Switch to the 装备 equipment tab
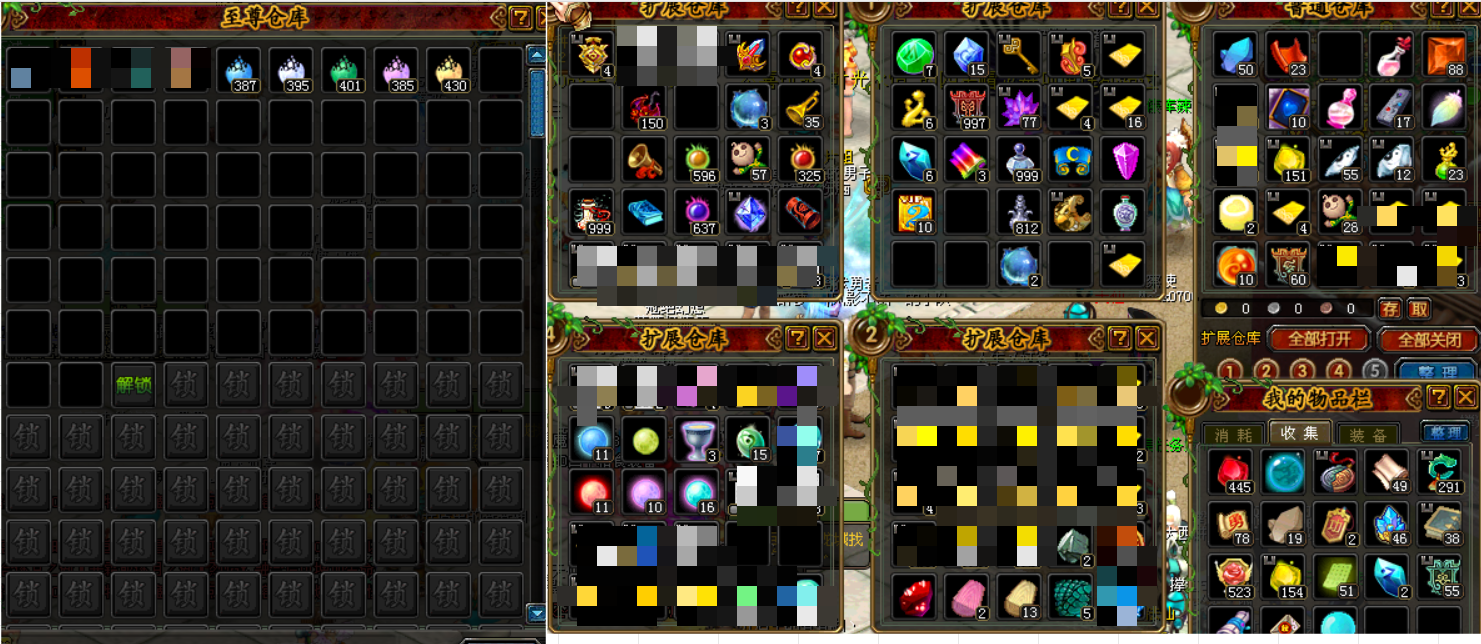The height and width of the screenshot is (644, 1481). pos(1366,434)
